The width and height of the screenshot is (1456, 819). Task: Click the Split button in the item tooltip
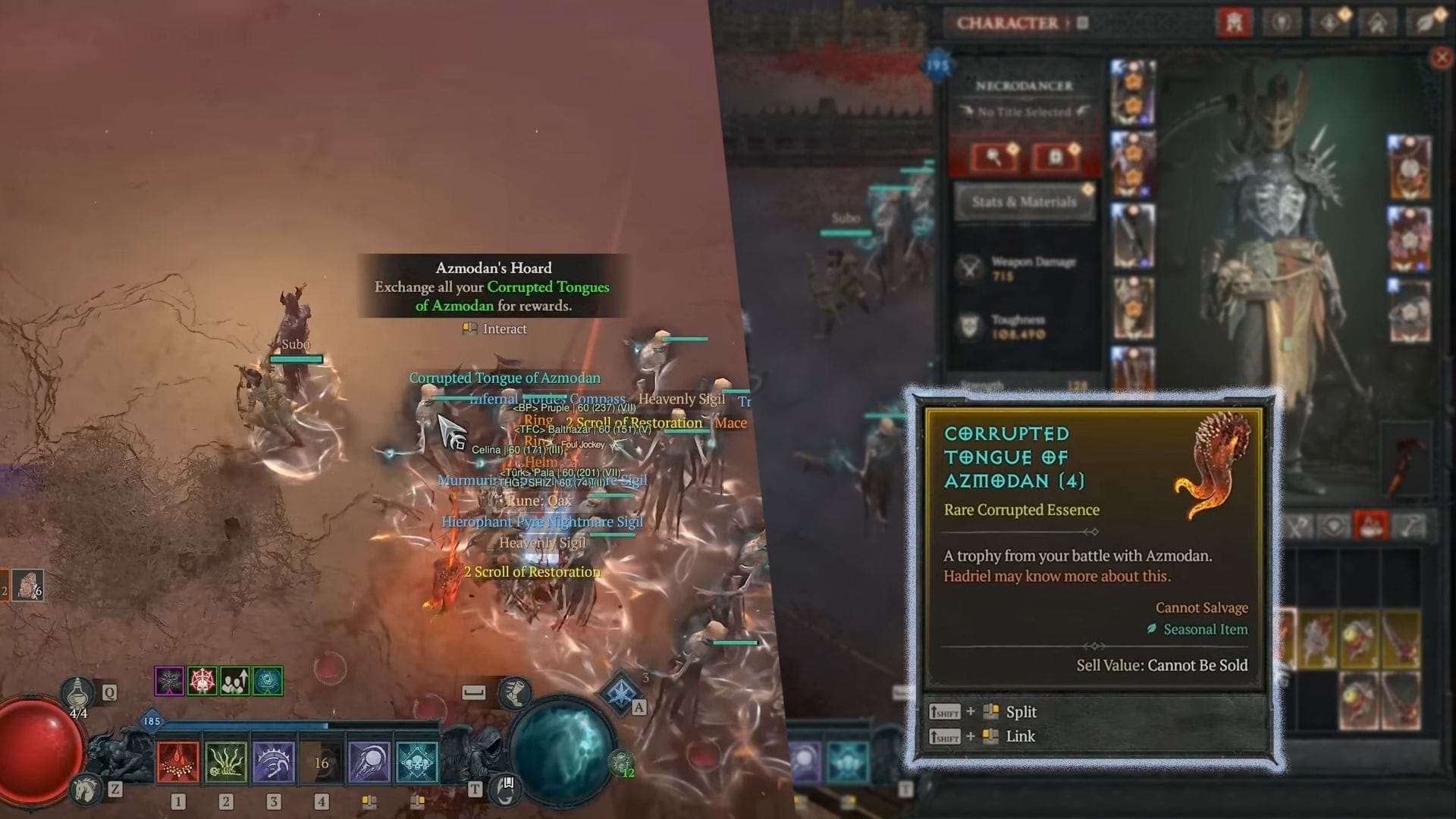[x=1022, y=711]
